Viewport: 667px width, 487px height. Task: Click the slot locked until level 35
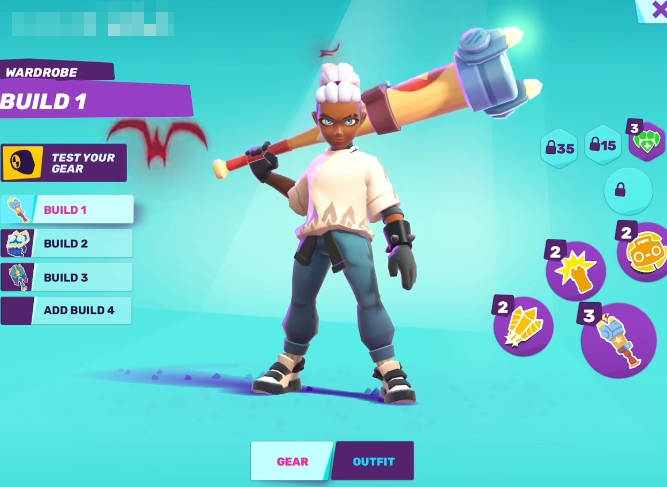tap(559, 148)
